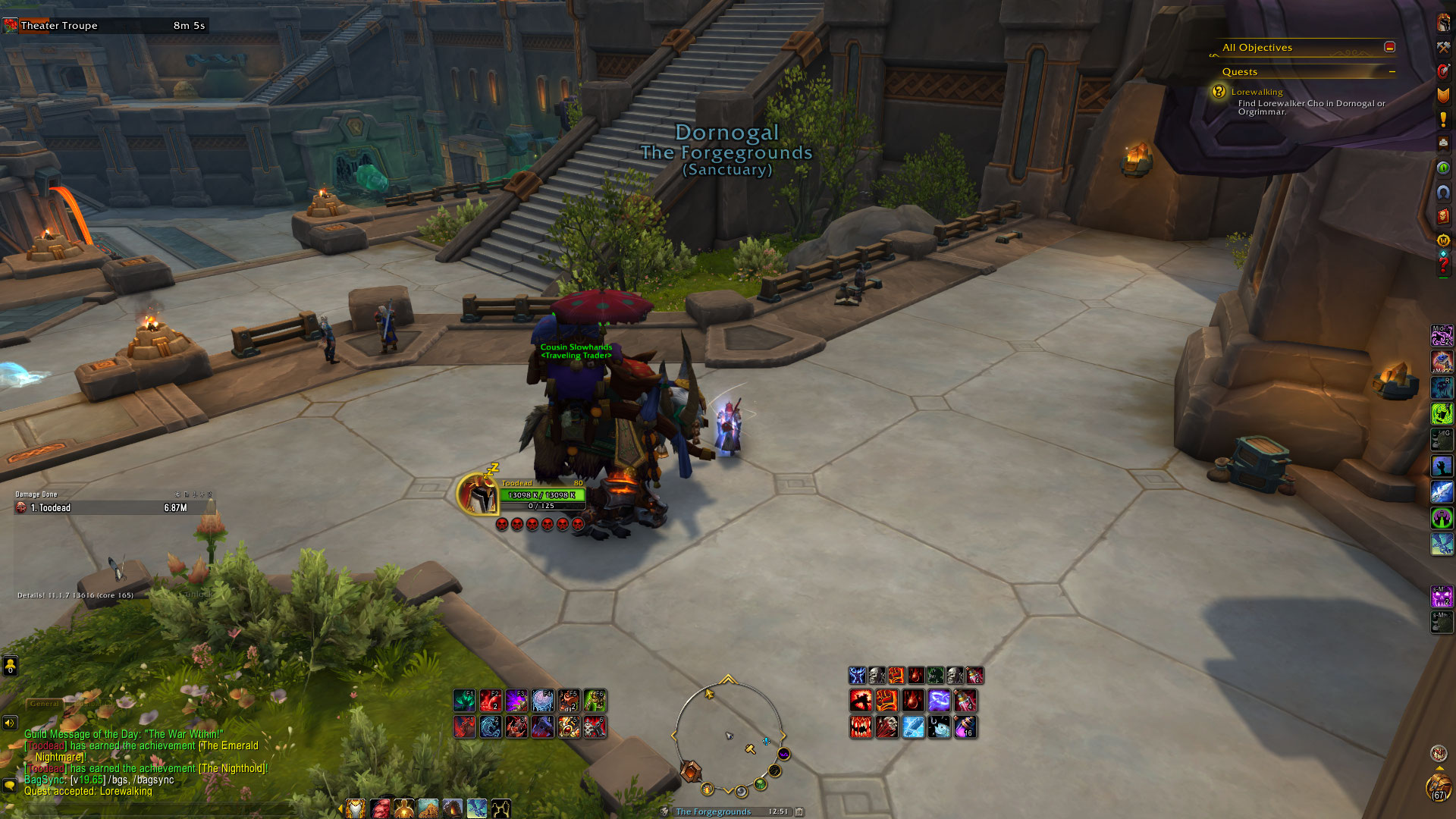Image resolution: width=1456 pixels, height=819 pixels.
Task: Click the Theater Troupe timer bar
Action: 106,26
